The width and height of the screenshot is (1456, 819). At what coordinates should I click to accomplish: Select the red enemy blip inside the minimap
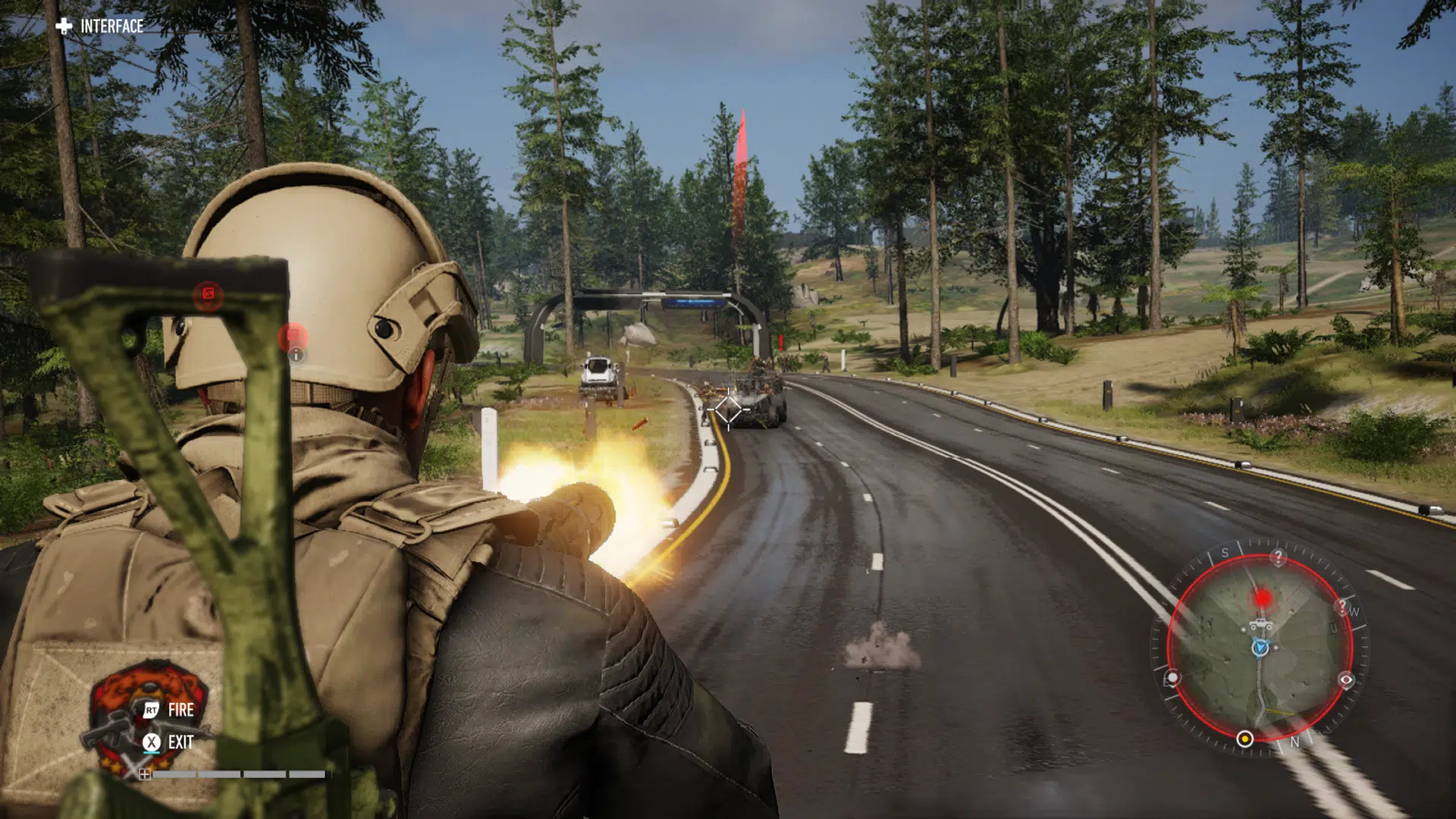pyautogui.click(x=1262, y=598)
